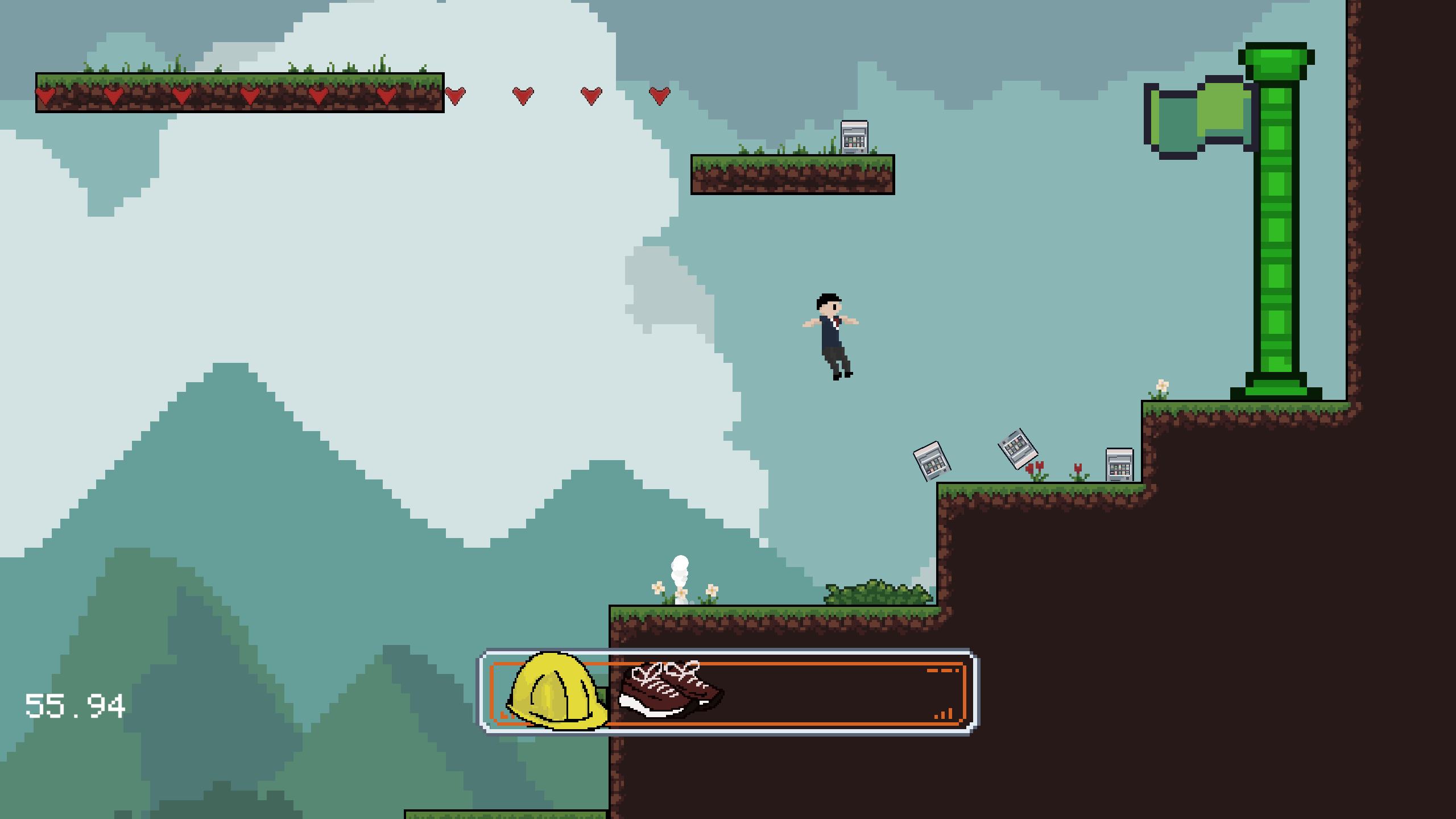Select the yellow hard hat item
Viewport: 1456px width, 819px height.
pyautogui.click(x=555, y=691)
